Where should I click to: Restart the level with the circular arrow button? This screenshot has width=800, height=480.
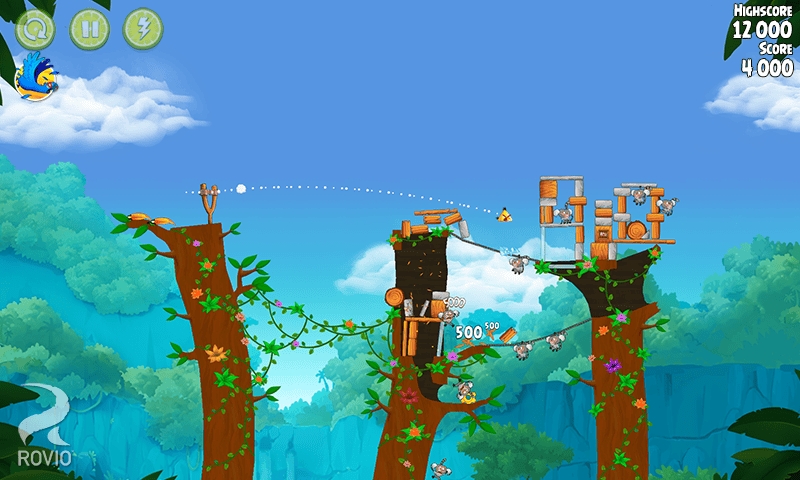click(x=36, y=29)
